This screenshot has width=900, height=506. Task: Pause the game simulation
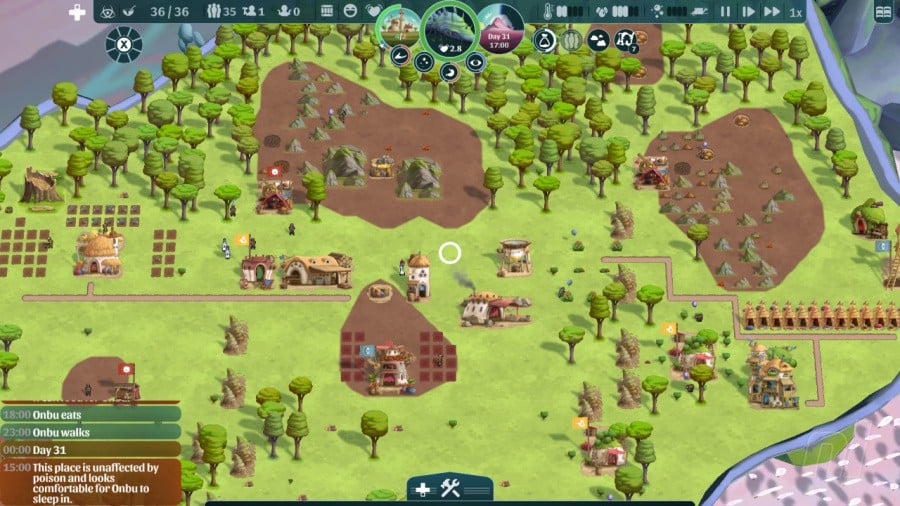pos(725,12)
